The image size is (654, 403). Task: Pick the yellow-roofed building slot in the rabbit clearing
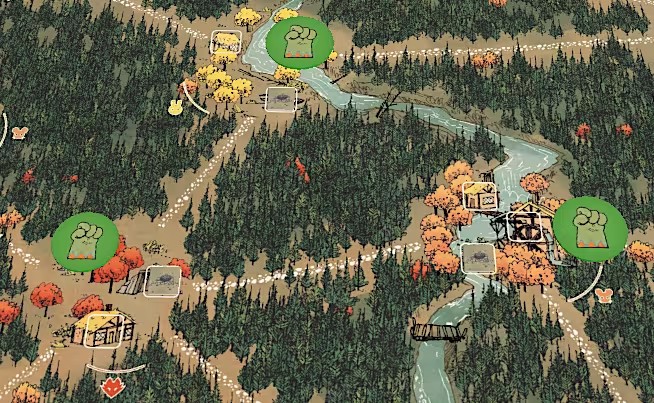(227, 44)
